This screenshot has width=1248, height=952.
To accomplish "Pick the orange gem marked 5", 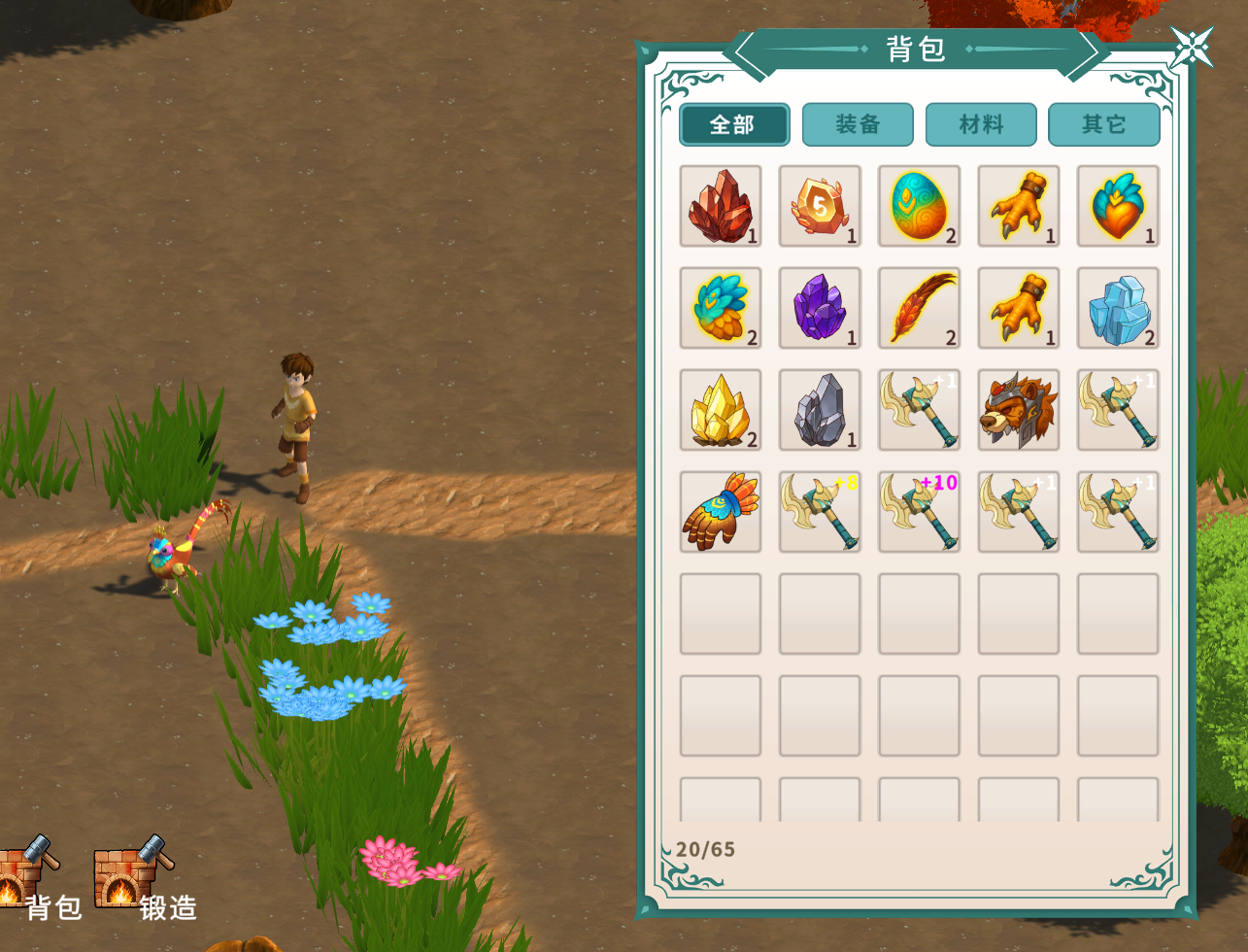I will coord(820,206).
